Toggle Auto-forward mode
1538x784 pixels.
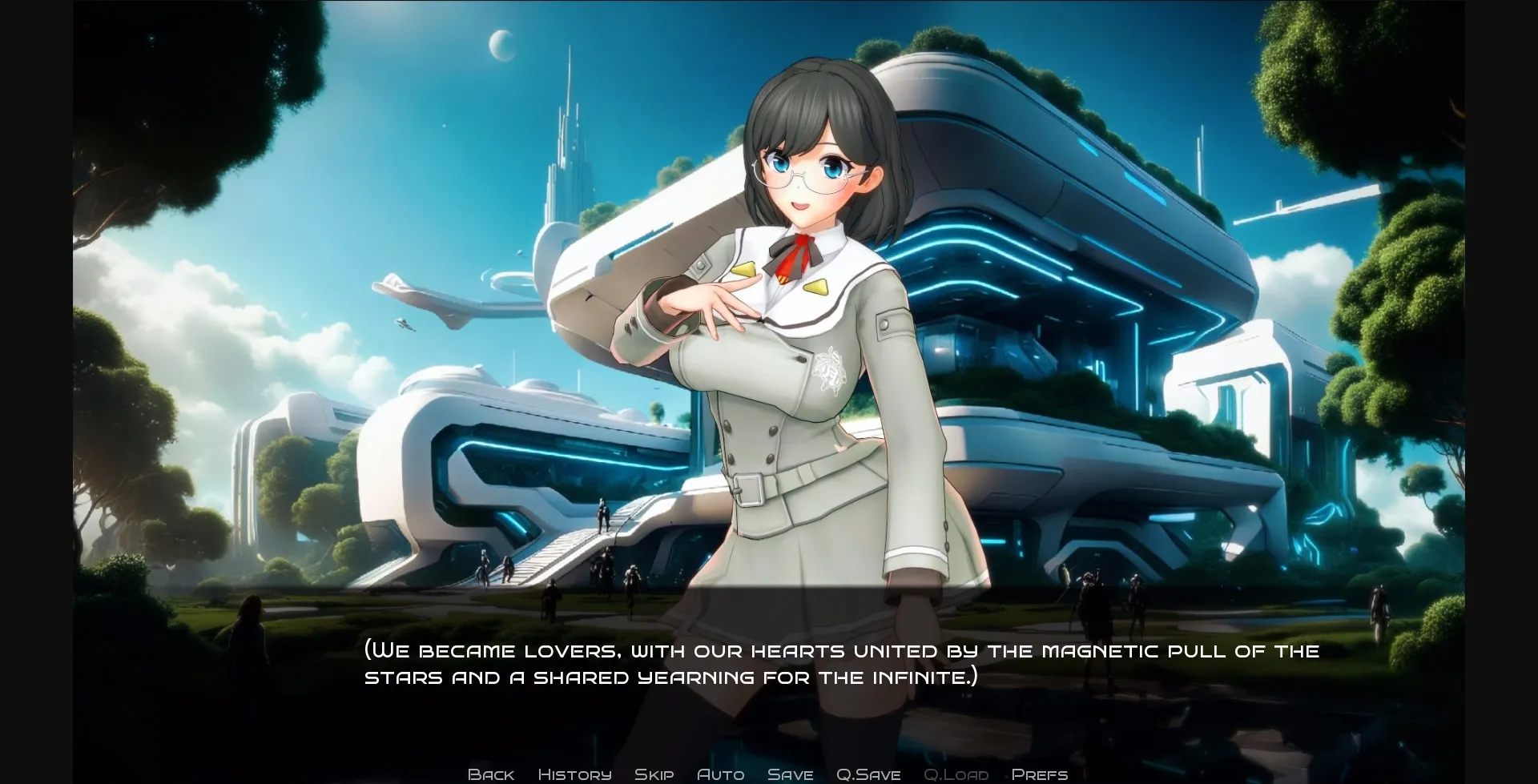pos(720,774)
